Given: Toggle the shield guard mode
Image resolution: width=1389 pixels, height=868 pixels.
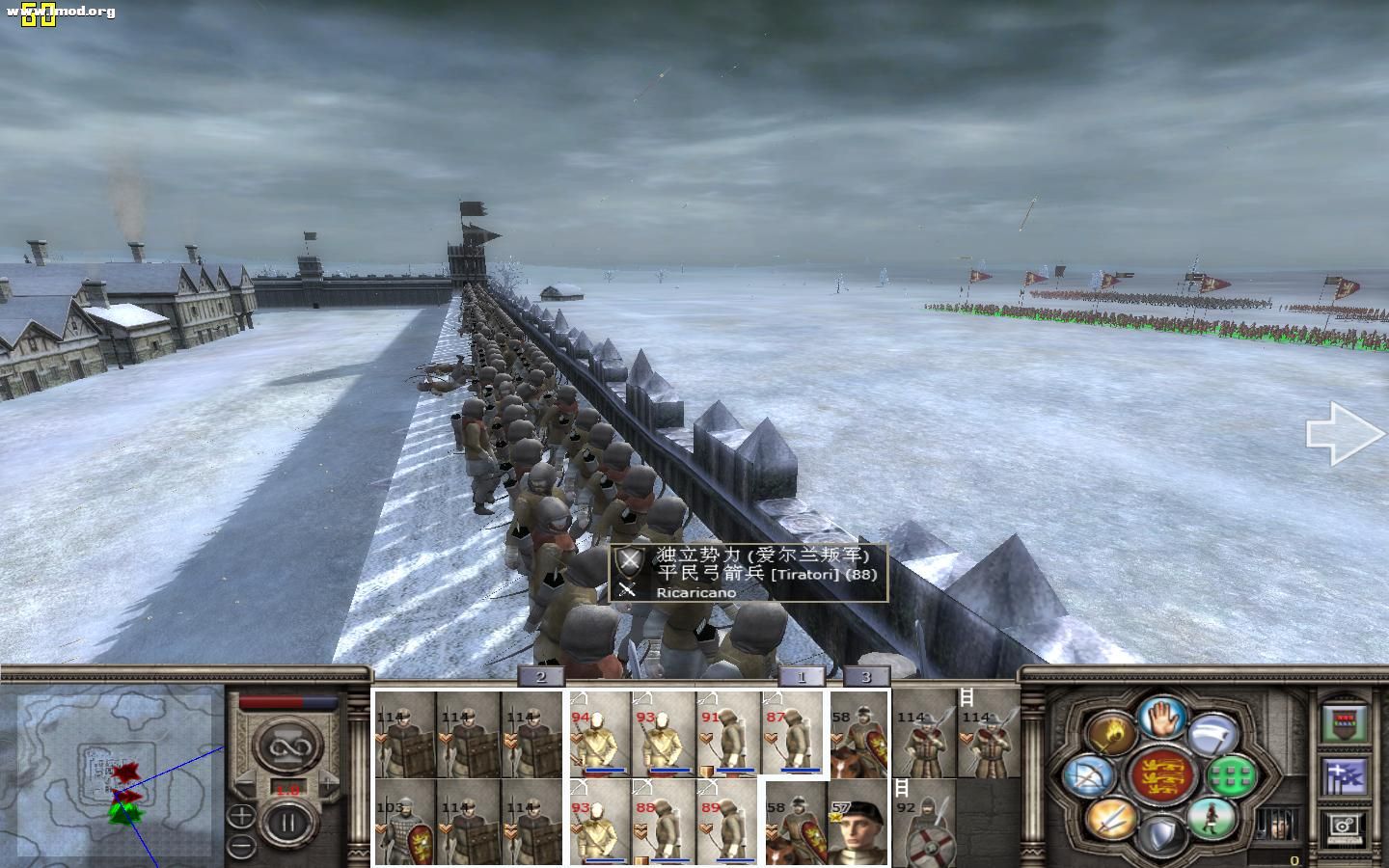Looking at the screenshot, I should point(1161,835).
